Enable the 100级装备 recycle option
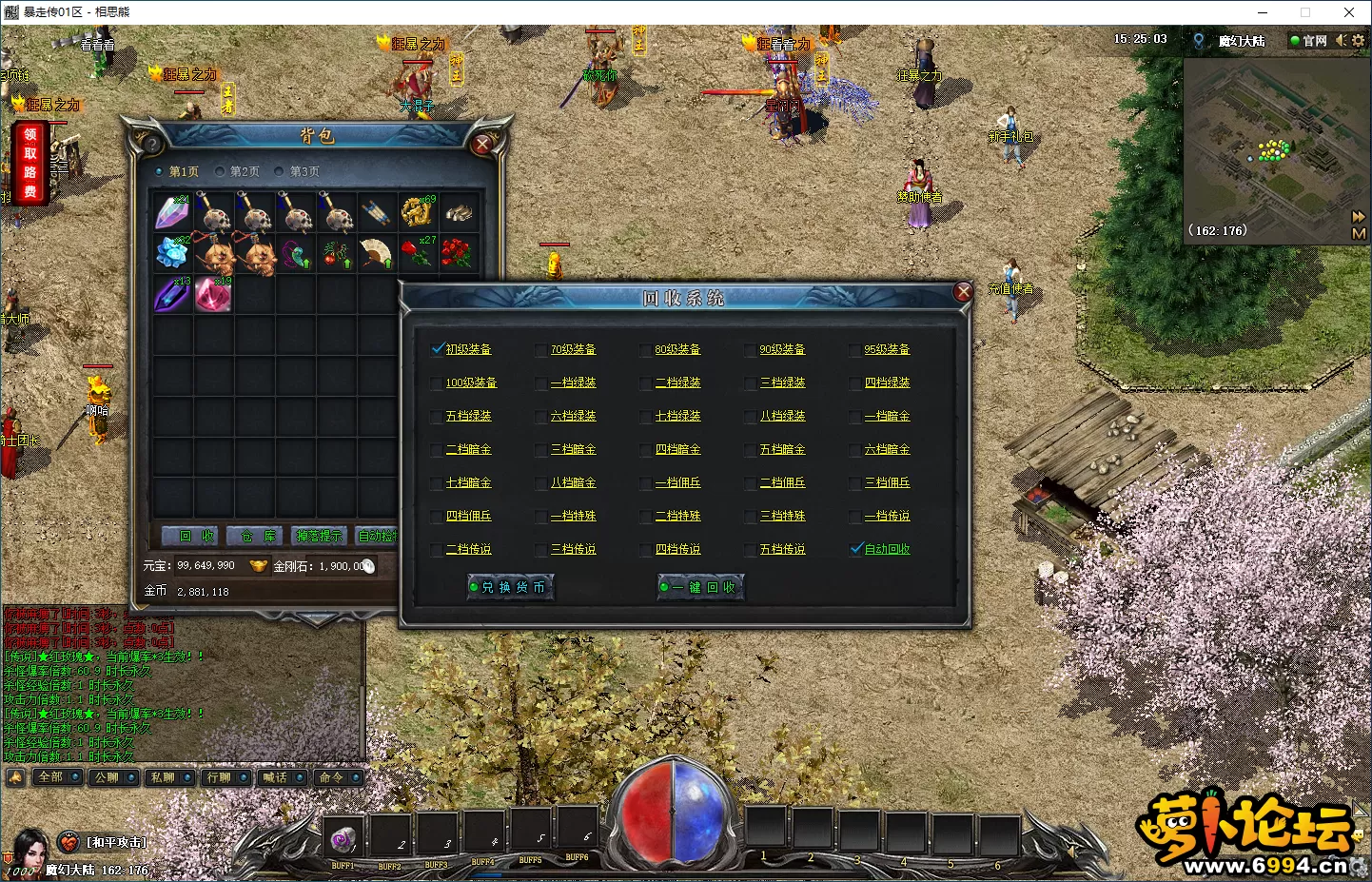Image resolution: width=1372 pixels, height=882 pixels. pyautogui.click(x=438, y=383)
